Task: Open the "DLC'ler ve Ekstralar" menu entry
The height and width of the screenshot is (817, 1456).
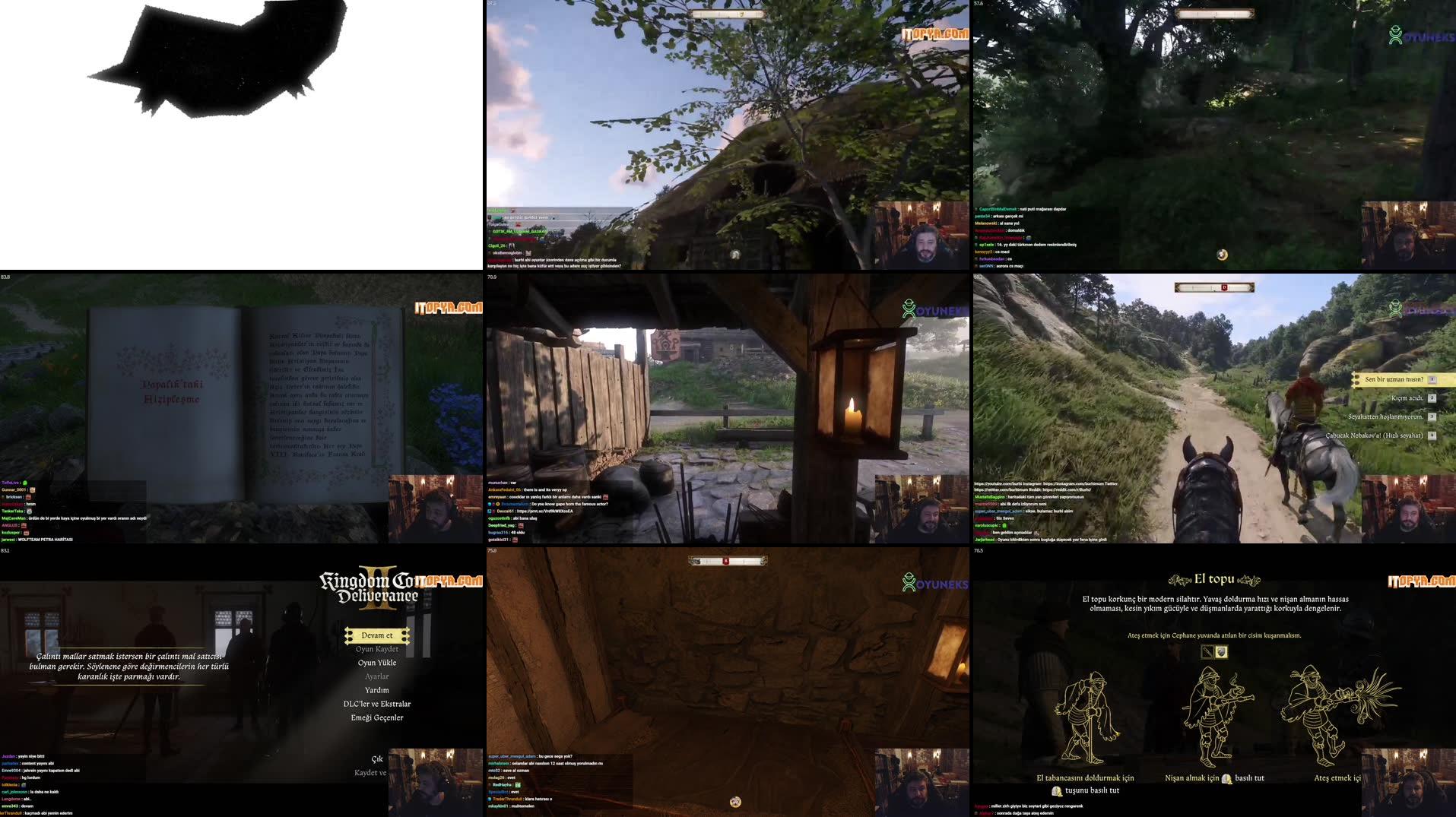Action: pos(378,703)
